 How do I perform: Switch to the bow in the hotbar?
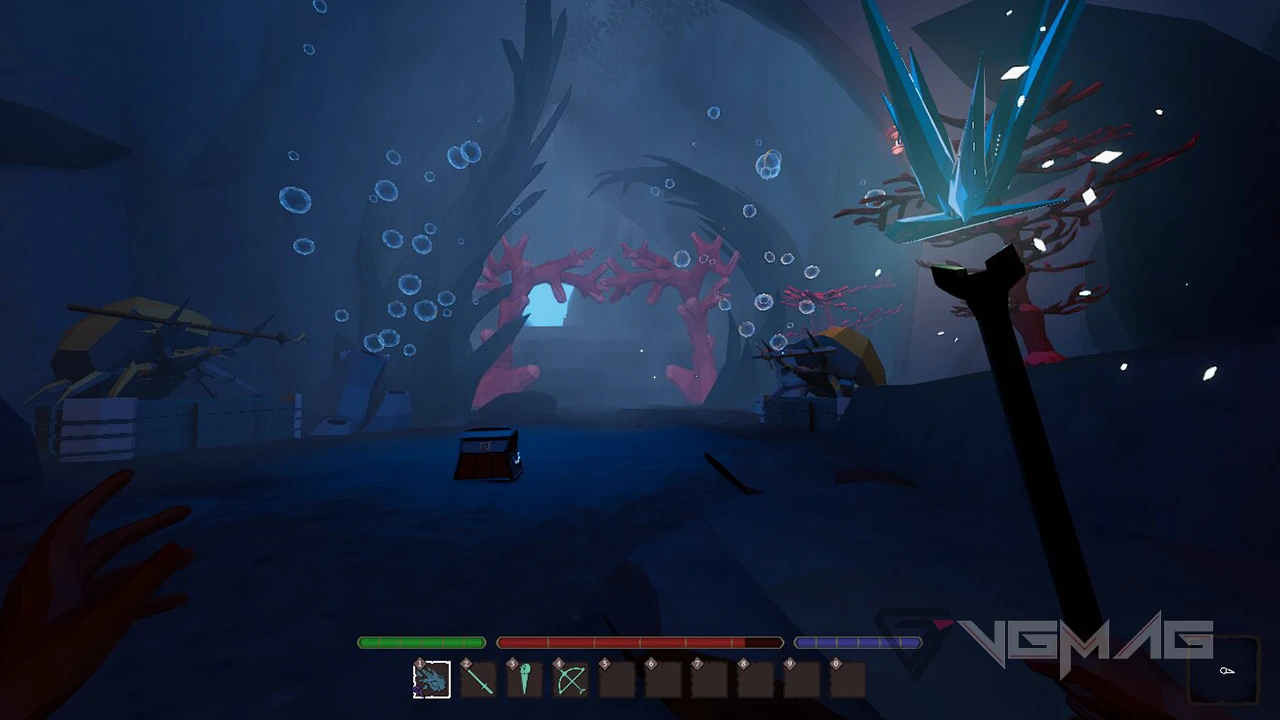click(571, 680)
